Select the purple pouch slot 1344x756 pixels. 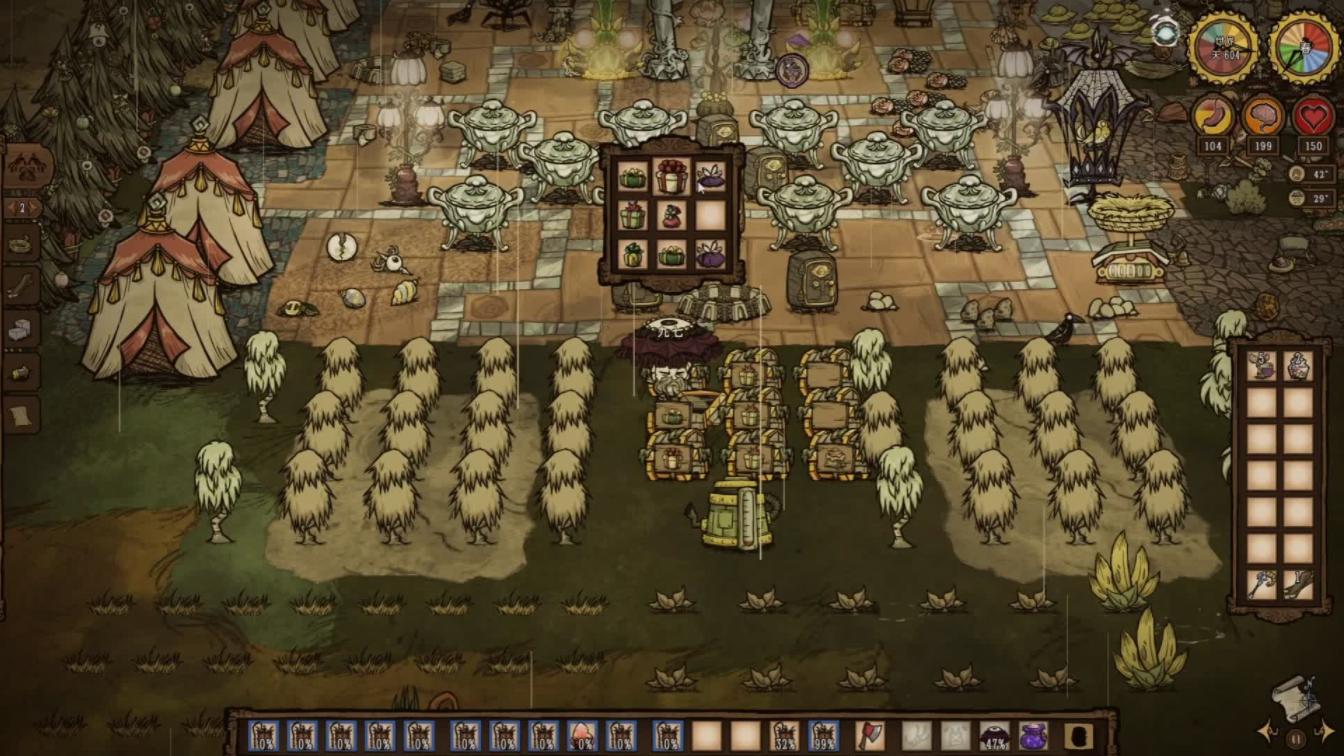(1033, 735)
